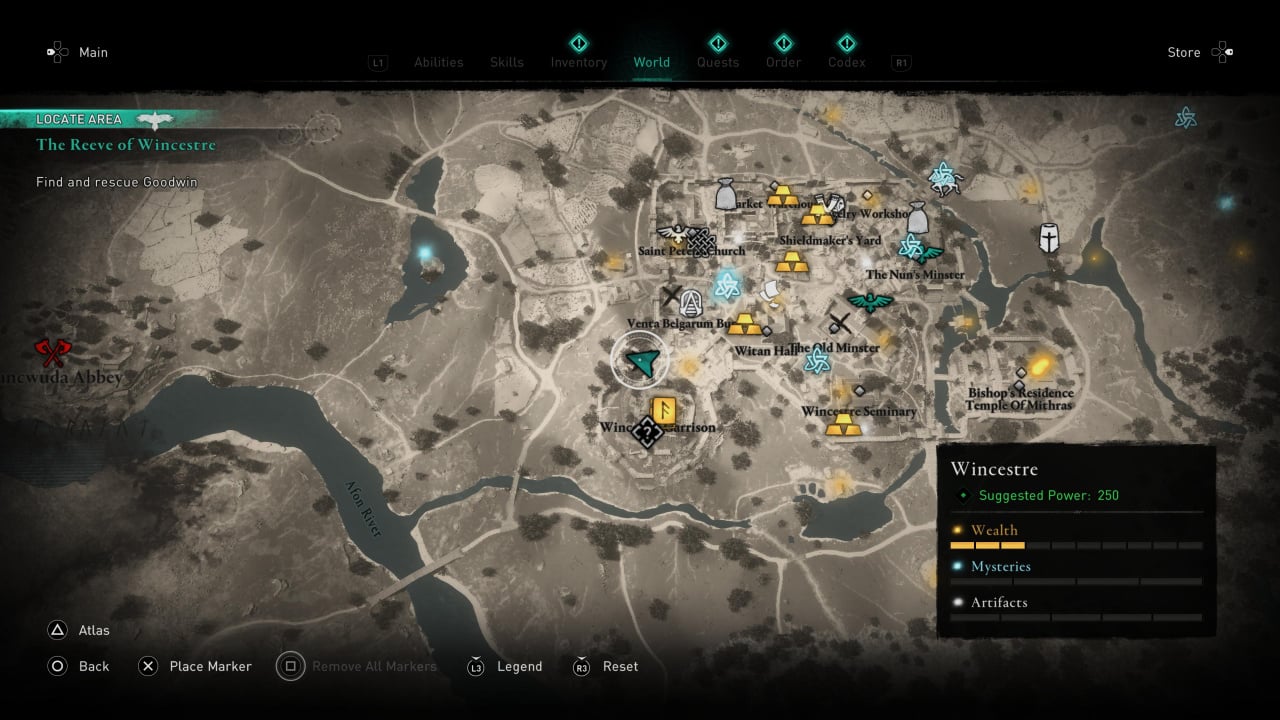Open the Atlas view
This screenshot has width=1280, height=720.
[x=80, y=630]
